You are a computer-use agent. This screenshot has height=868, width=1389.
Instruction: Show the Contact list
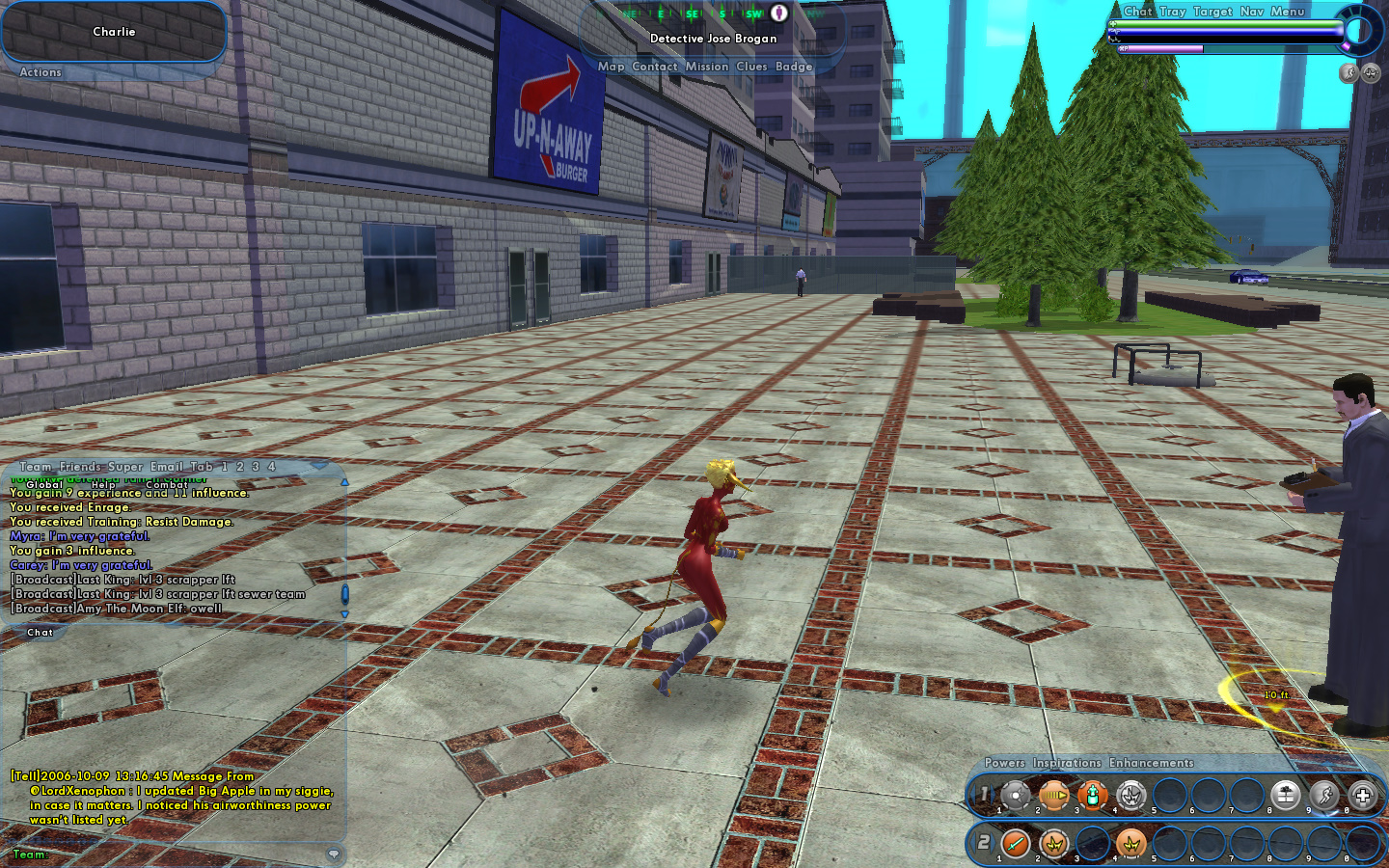655,67
